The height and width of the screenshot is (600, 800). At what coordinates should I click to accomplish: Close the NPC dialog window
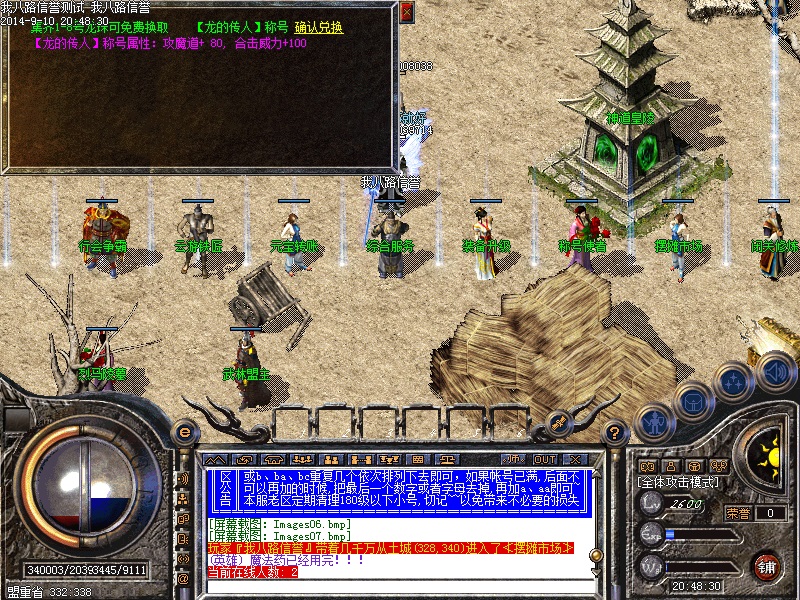tap(406, 12)
